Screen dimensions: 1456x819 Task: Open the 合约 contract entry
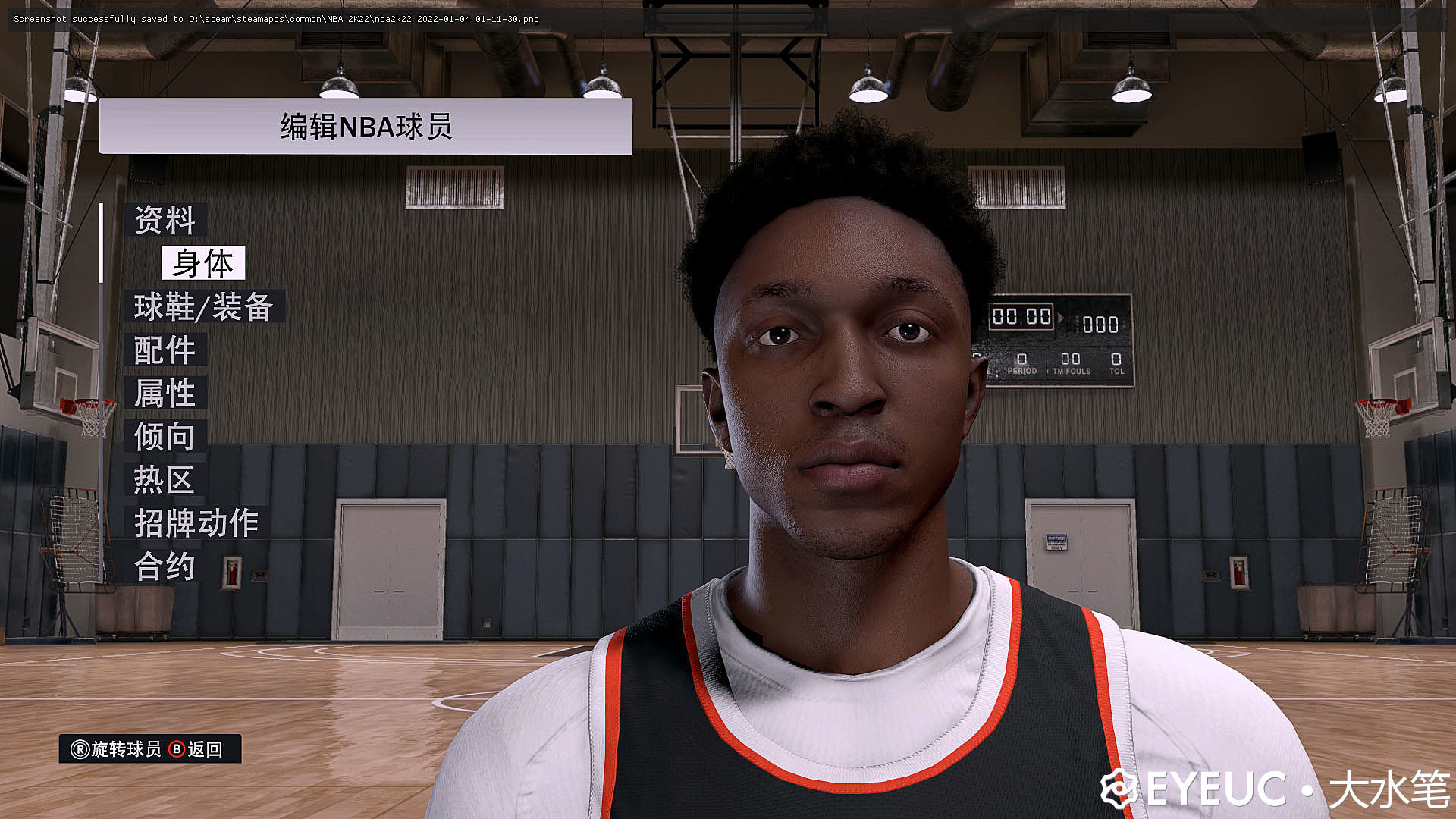point(165,566)
